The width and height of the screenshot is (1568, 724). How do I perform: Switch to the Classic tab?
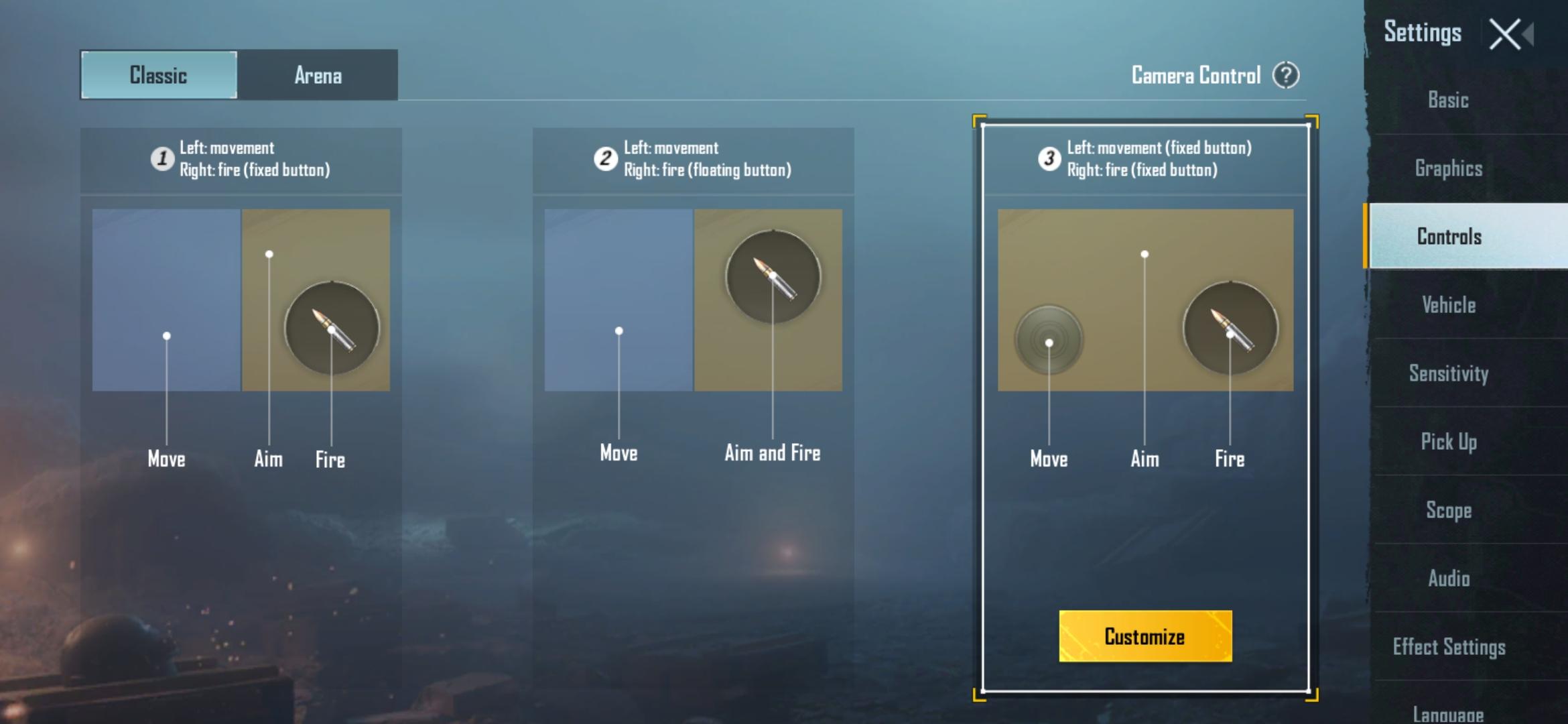point(158,75)
